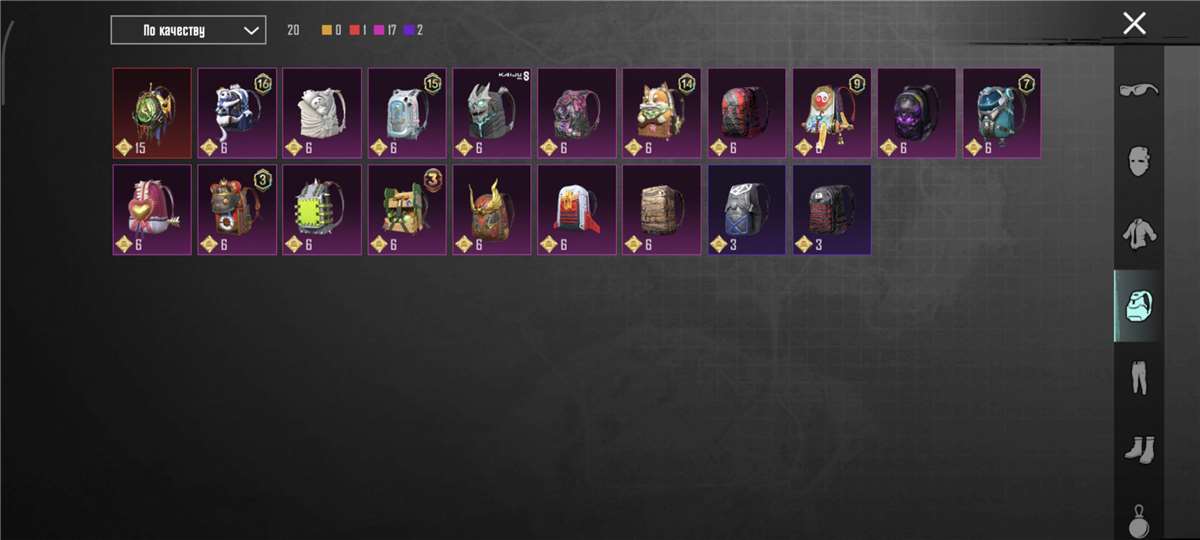Viewport: 1200px width, 540px height.
Task: Choose the corgi dog backpack
Action: [x=662, y=113]
